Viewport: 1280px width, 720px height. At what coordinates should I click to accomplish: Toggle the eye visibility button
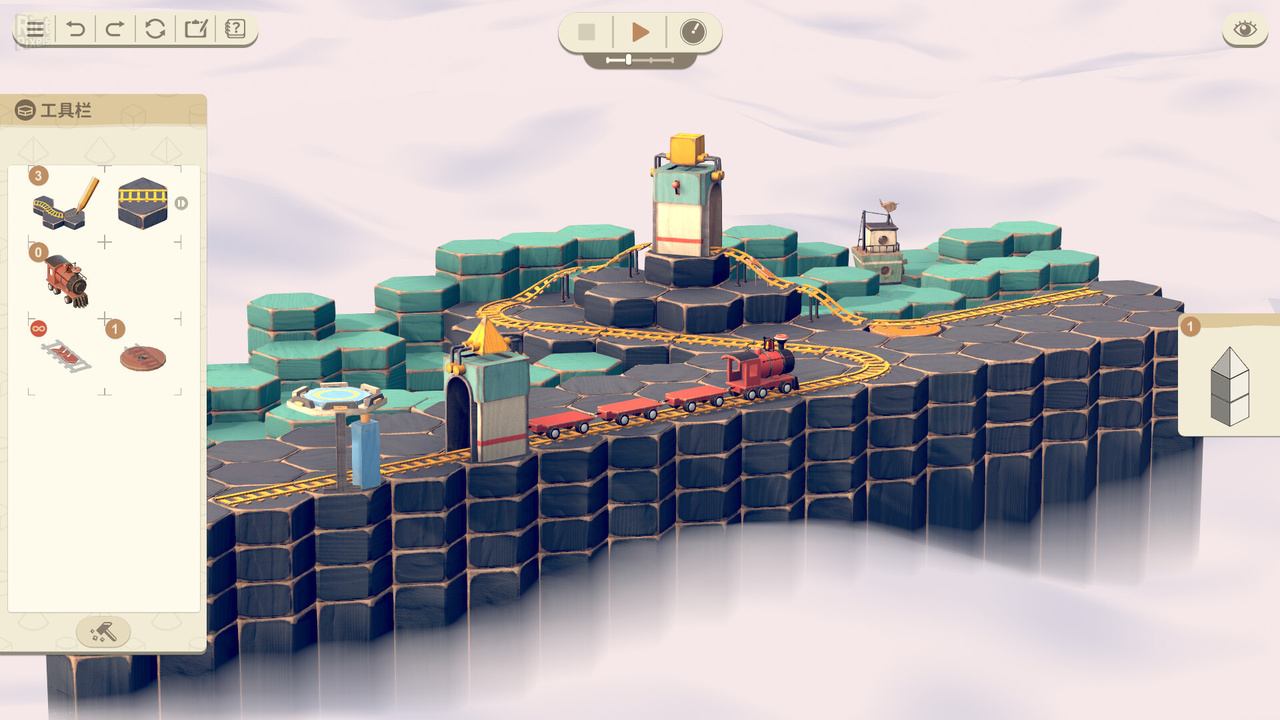pos(1244,29)
